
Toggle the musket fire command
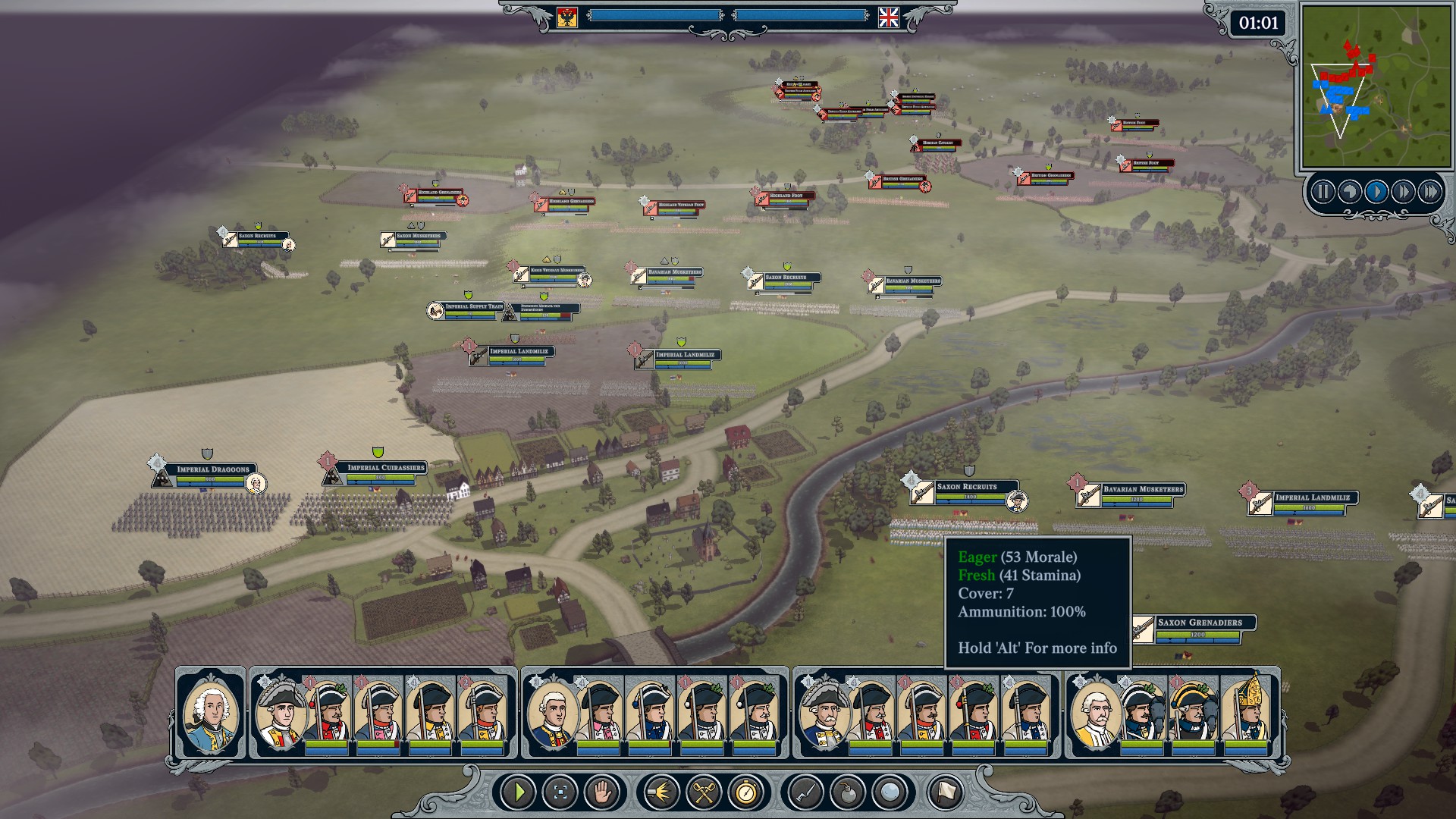coord(661,792)
